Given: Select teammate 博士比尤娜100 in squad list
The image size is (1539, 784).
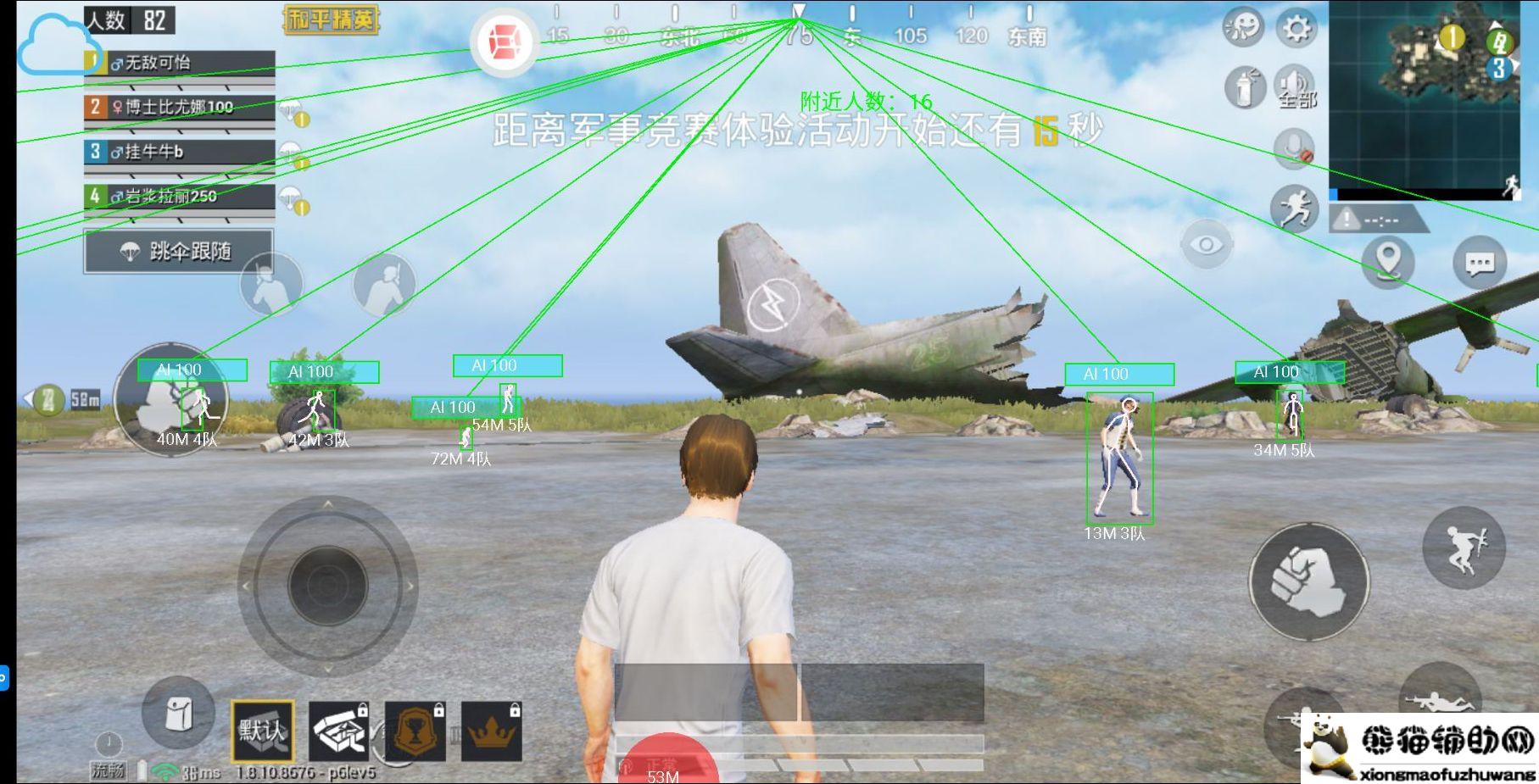Looking at the screenshot, I should click(x=179, y=108).
